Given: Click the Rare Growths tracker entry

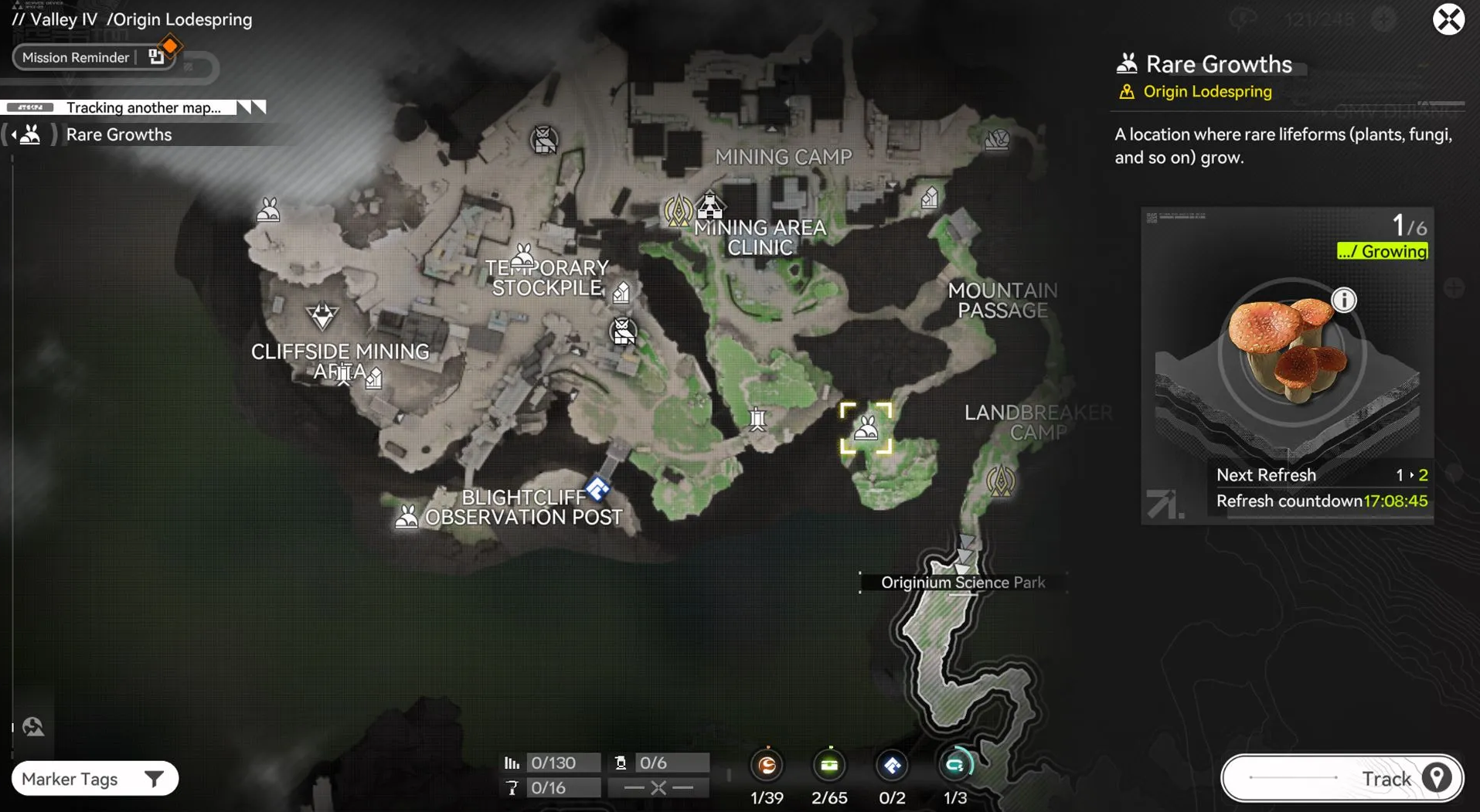Looking at the screenshot, I should coord(118,134).
